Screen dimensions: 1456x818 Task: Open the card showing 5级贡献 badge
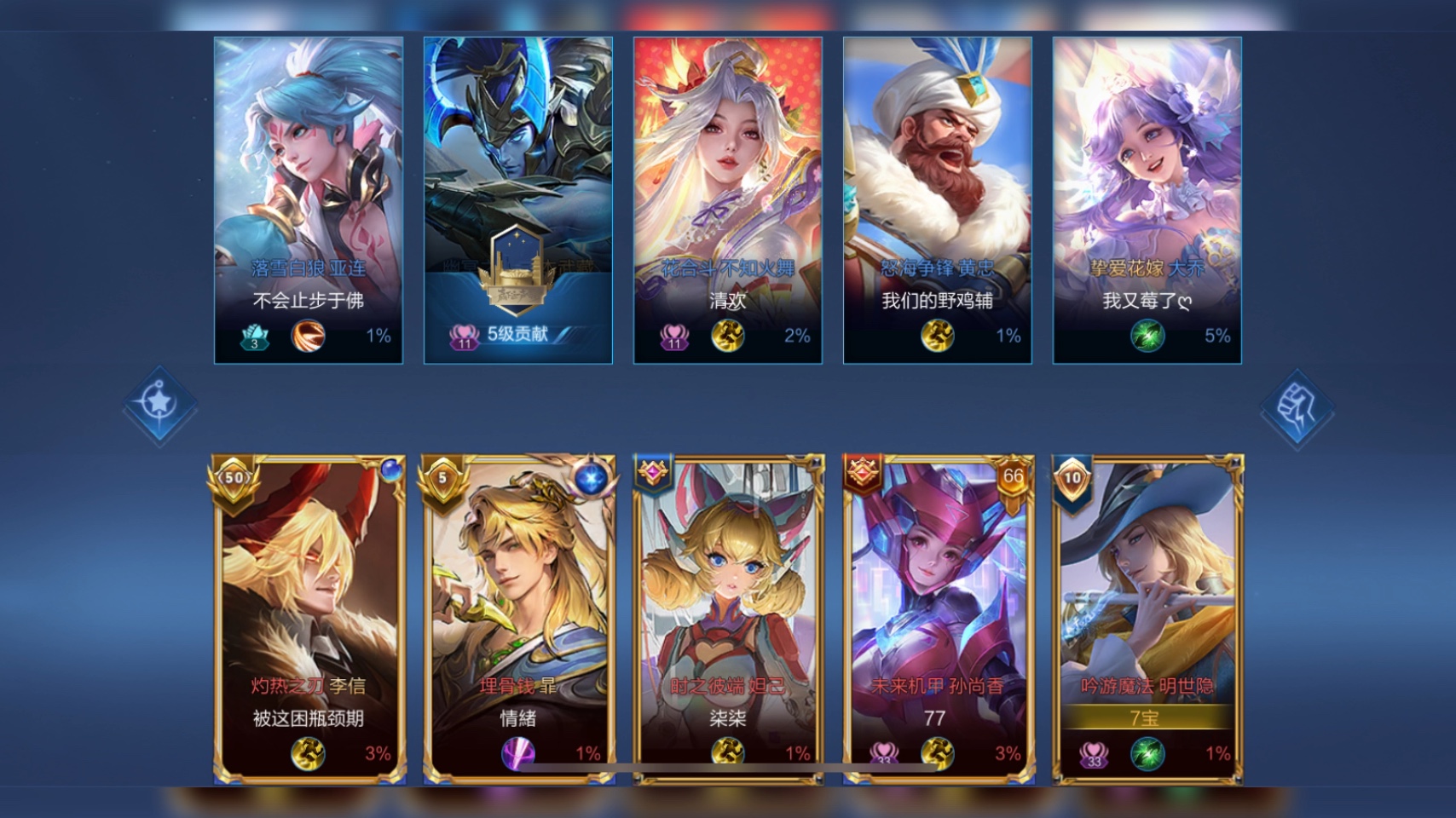click(517, 200)
